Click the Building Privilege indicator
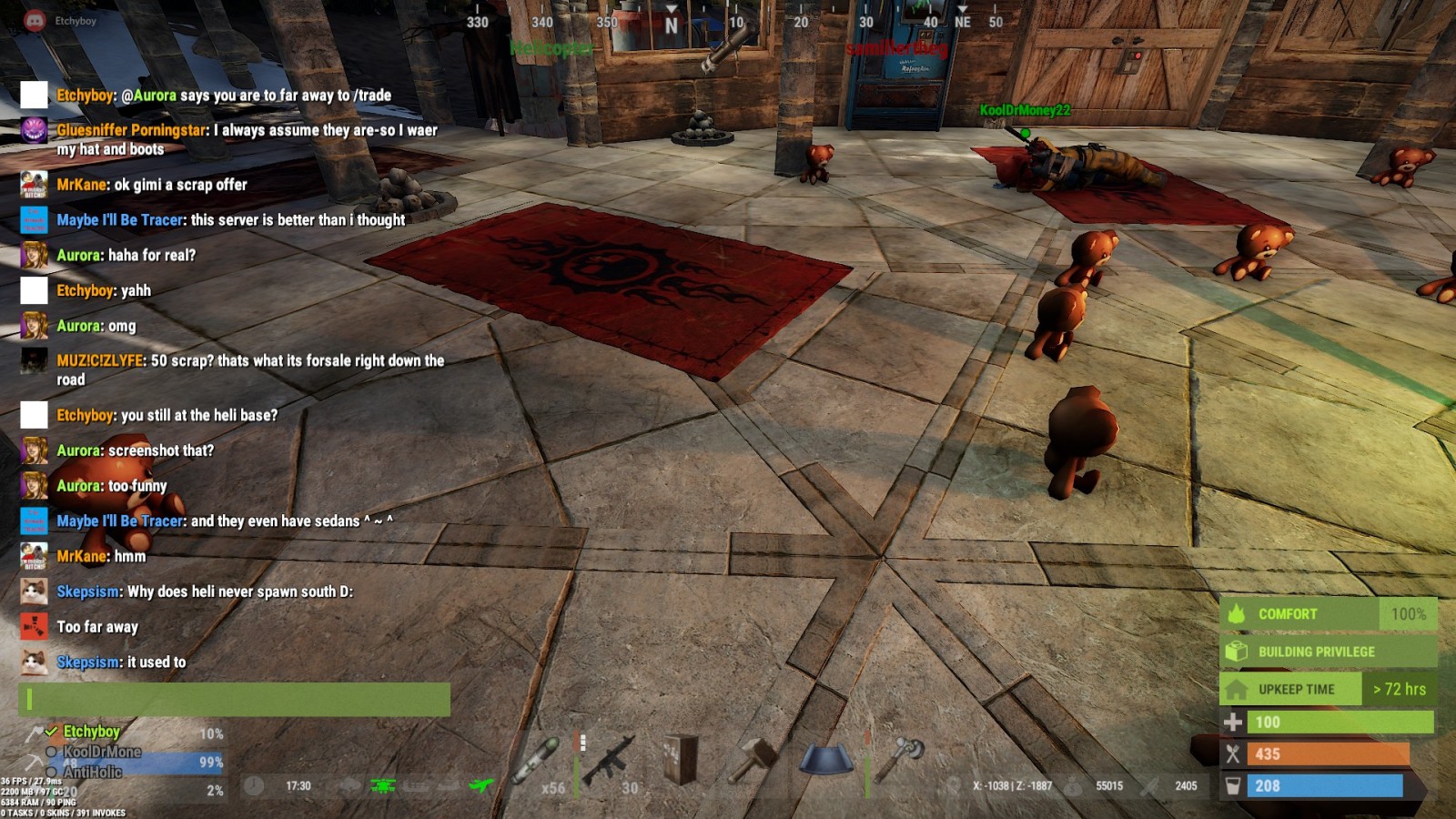The height and width of the screenshot is (819, 1456). (1327, 652)
